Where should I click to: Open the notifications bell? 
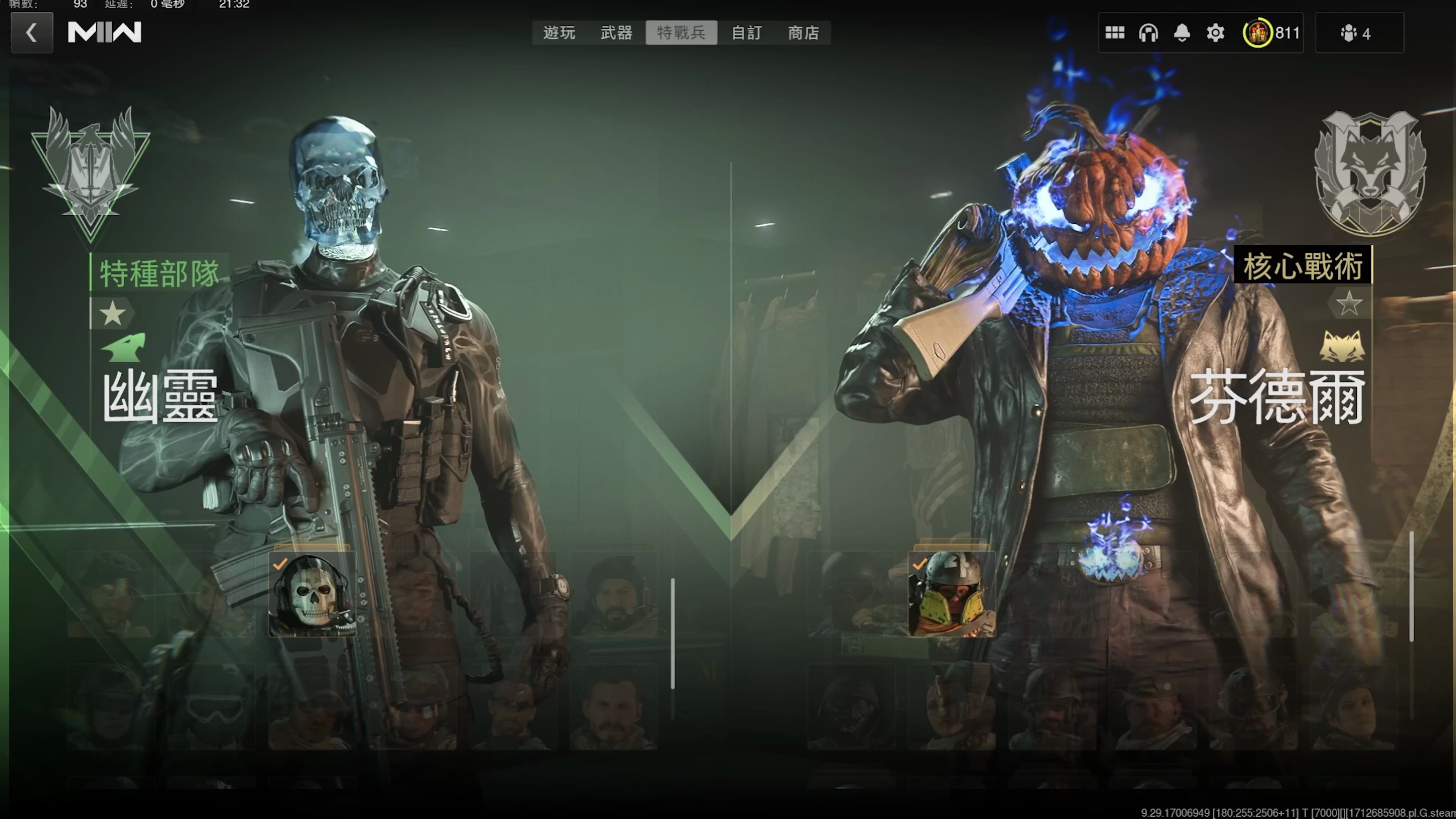1182,33
